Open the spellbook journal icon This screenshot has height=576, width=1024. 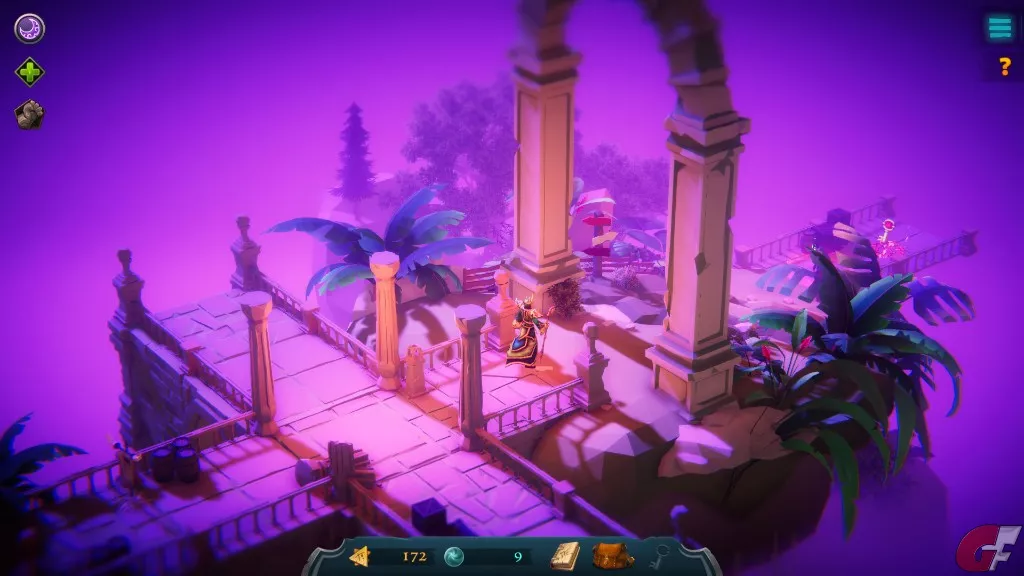coord(564,556)
